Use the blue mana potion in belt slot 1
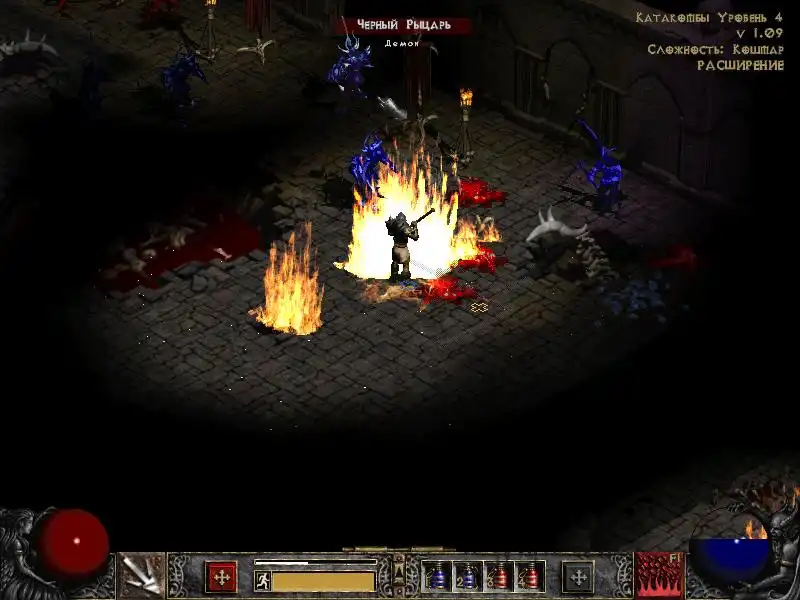This screenshot has width=800, height=600. (x=436, y=577)
